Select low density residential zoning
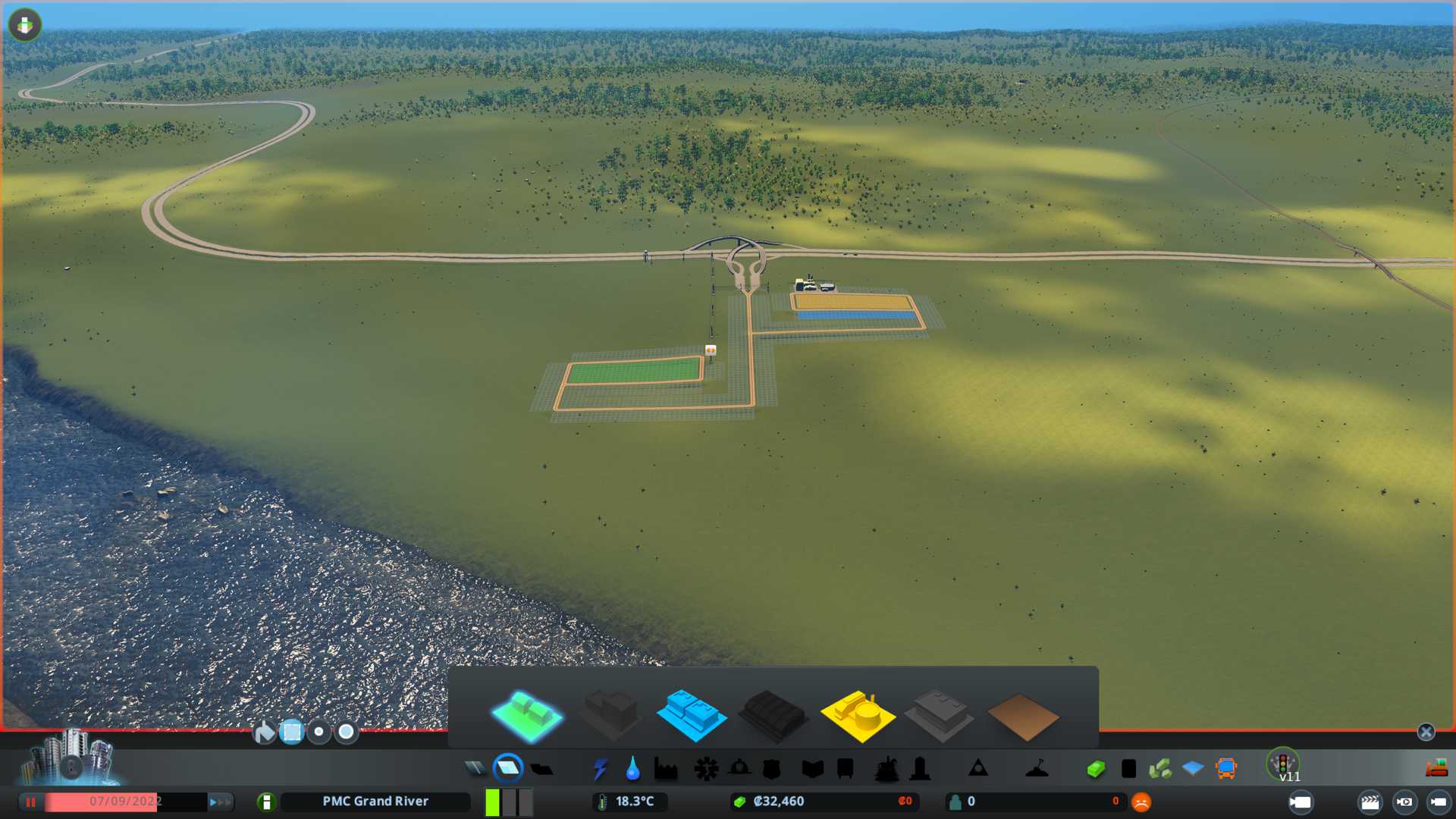This screenshot has width=1456, height=819. (527, 714)
